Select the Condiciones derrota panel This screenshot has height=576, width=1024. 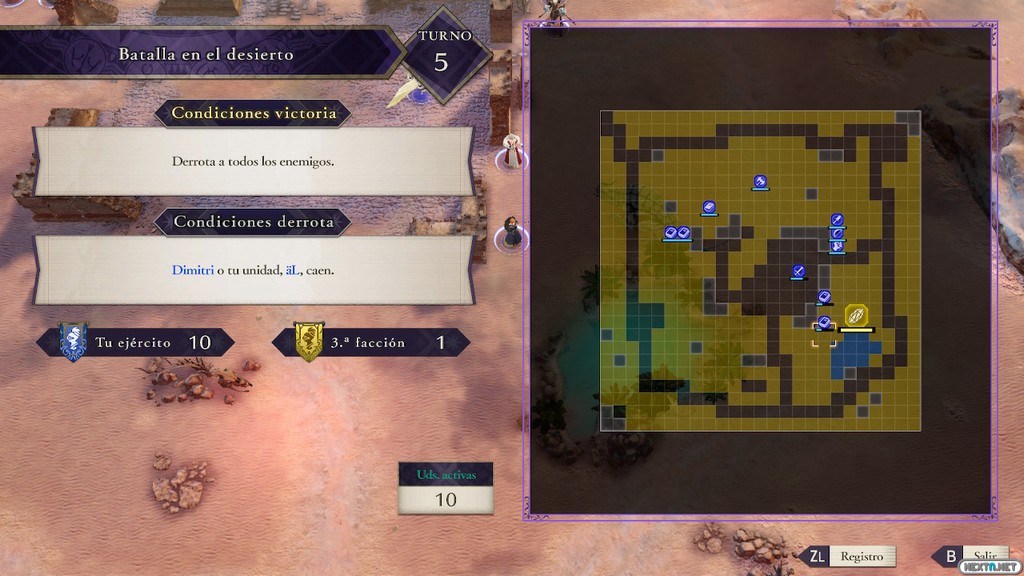pyautogui.click(x=253, y=270)
